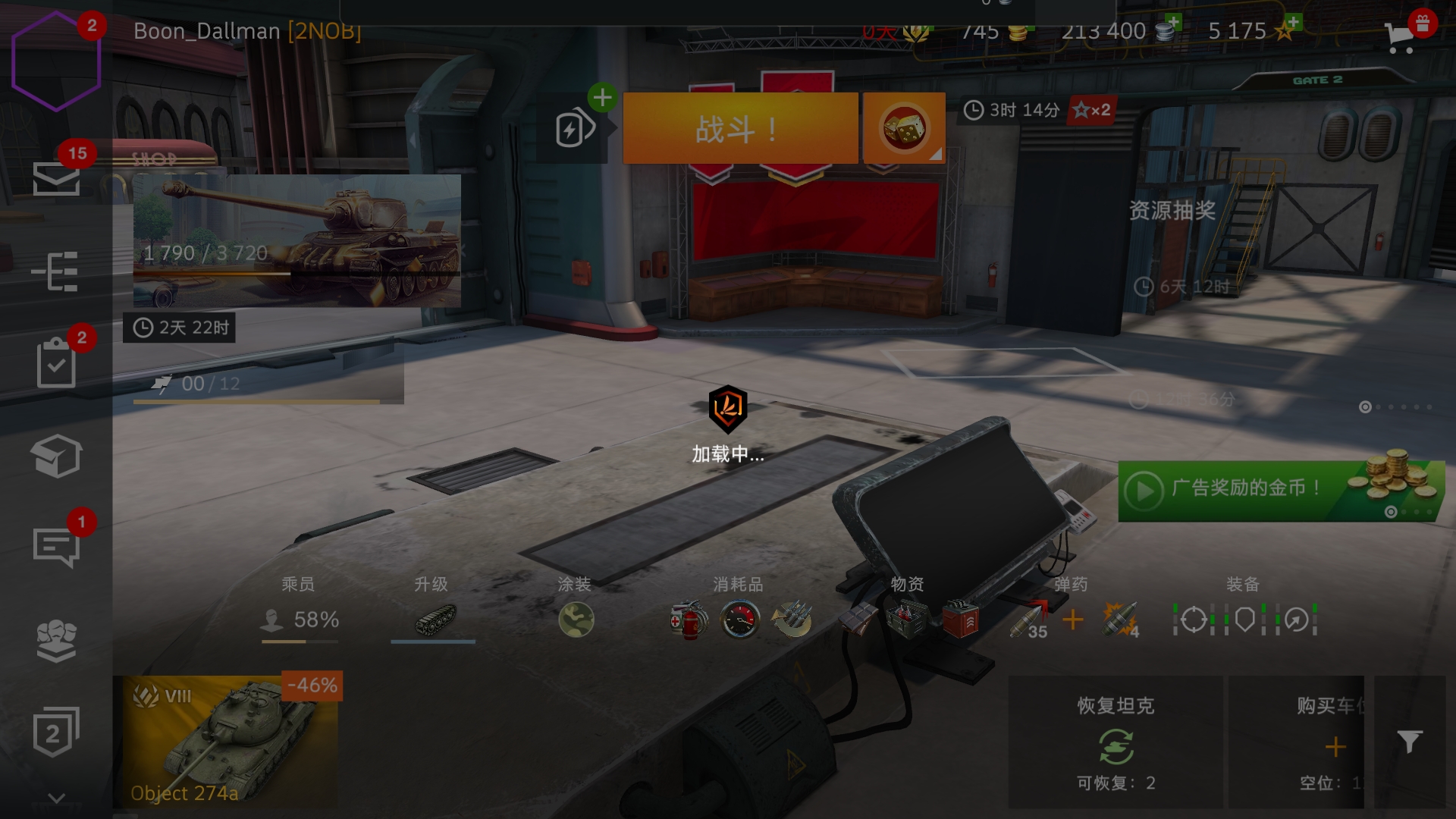The width and height of the screenshot is (1456, 819).
Task: Open the 涂装 camouflage icon
Action: pos(576,620)
